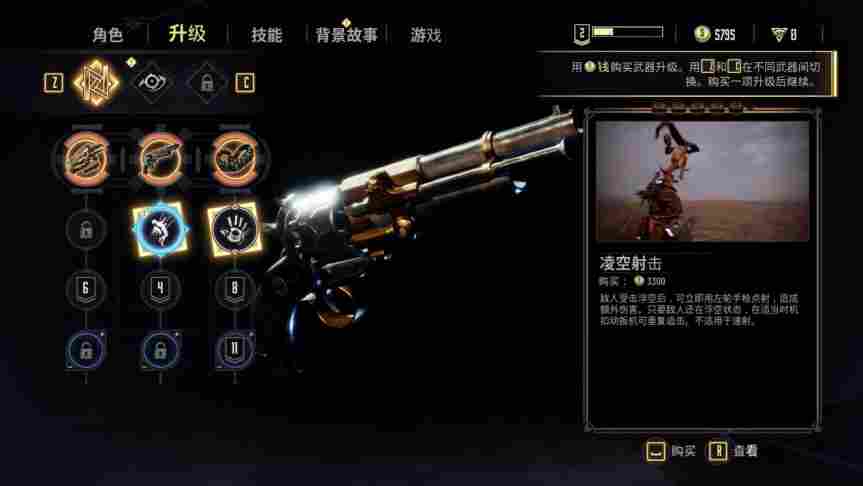863x486 pixels.
Task: Click 查看 to inspect the weapon
Action: pyautogui.click(x=733, y=451)
